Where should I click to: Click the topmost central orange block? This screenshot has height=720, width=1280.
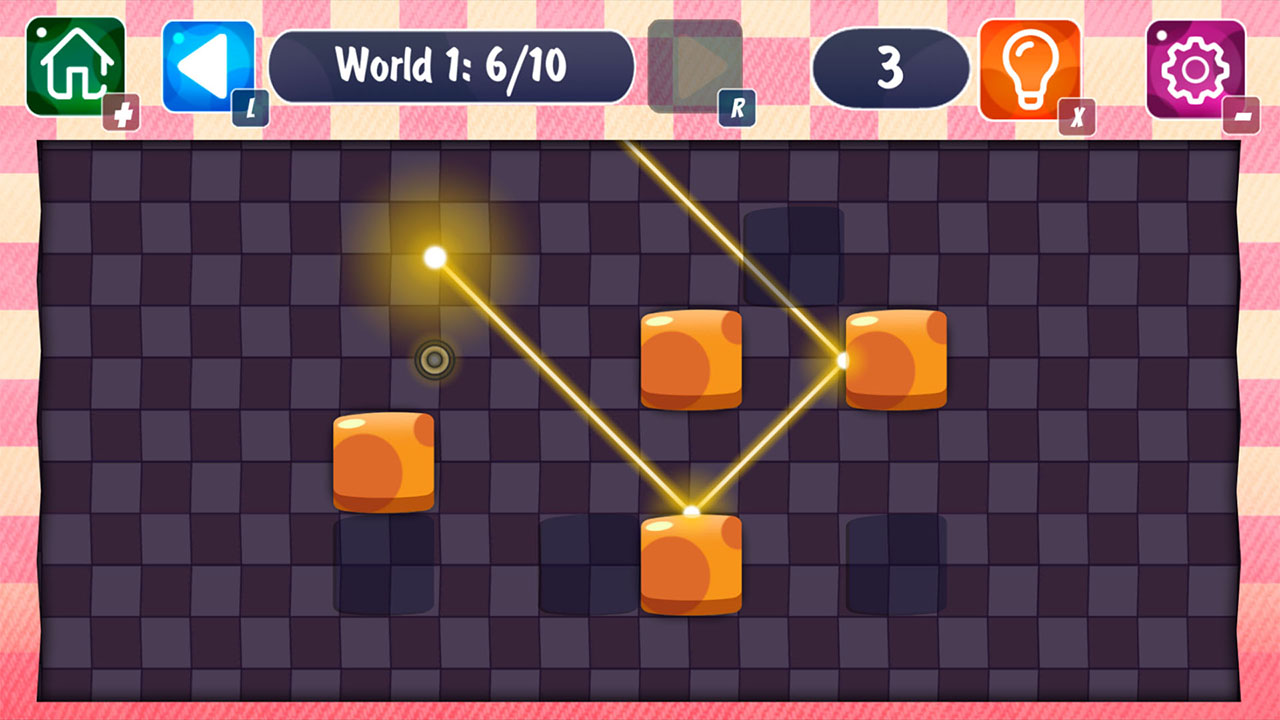pyautogui.click(x=691, y=358)
